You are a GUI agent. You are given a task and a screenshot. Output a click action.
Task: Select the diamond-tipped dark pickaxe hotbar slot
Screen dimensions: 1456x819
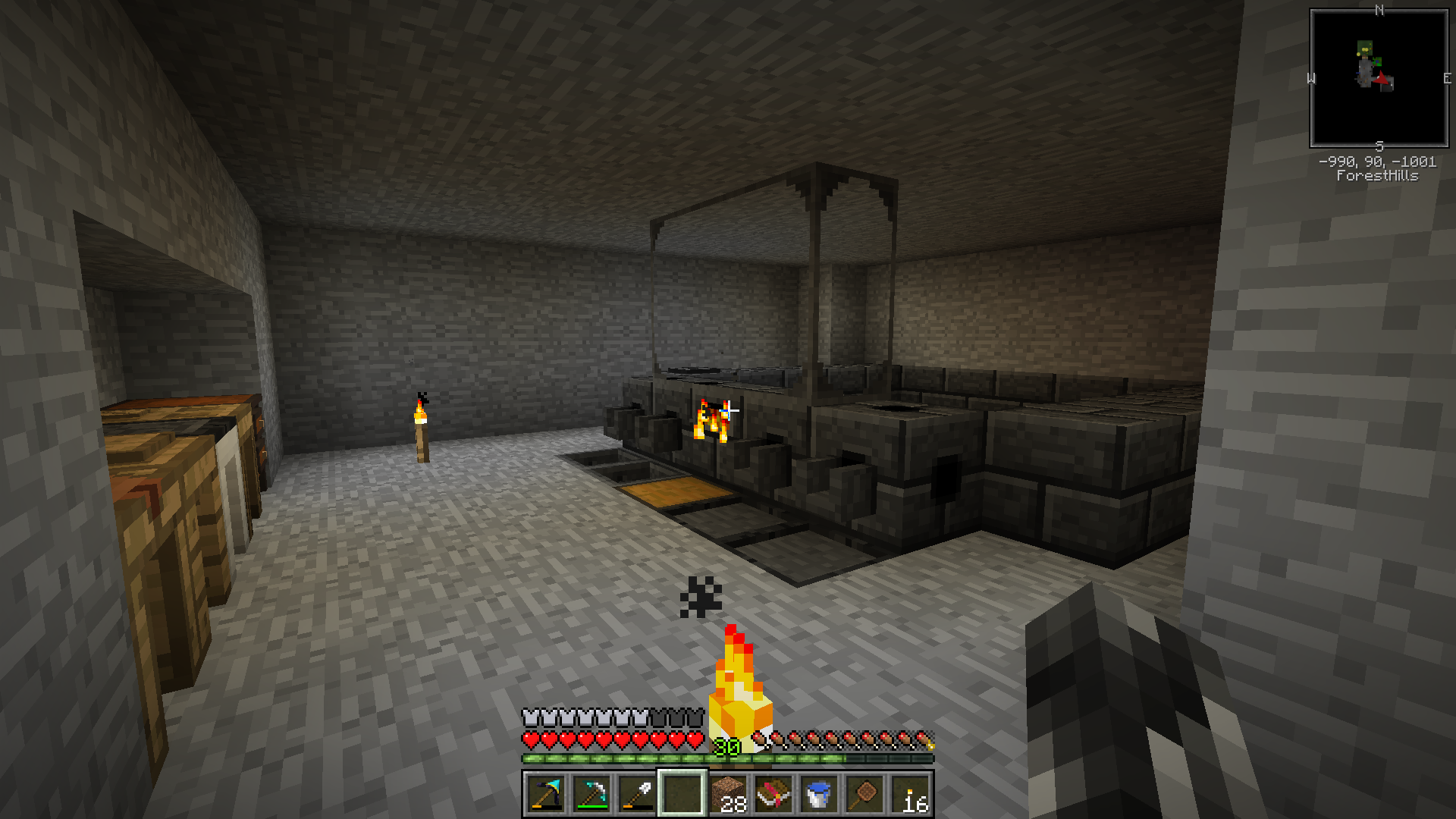(x=546, y=794)
